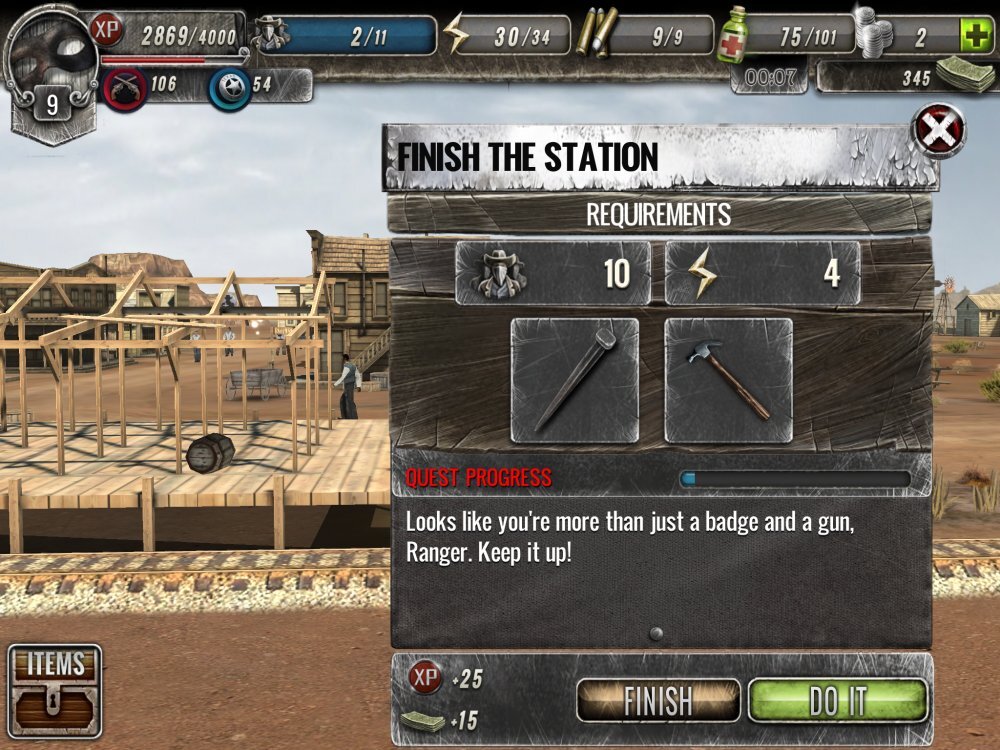Click the green DO IT button
This screenshot has width=1000, height=750.
point(838,700)
